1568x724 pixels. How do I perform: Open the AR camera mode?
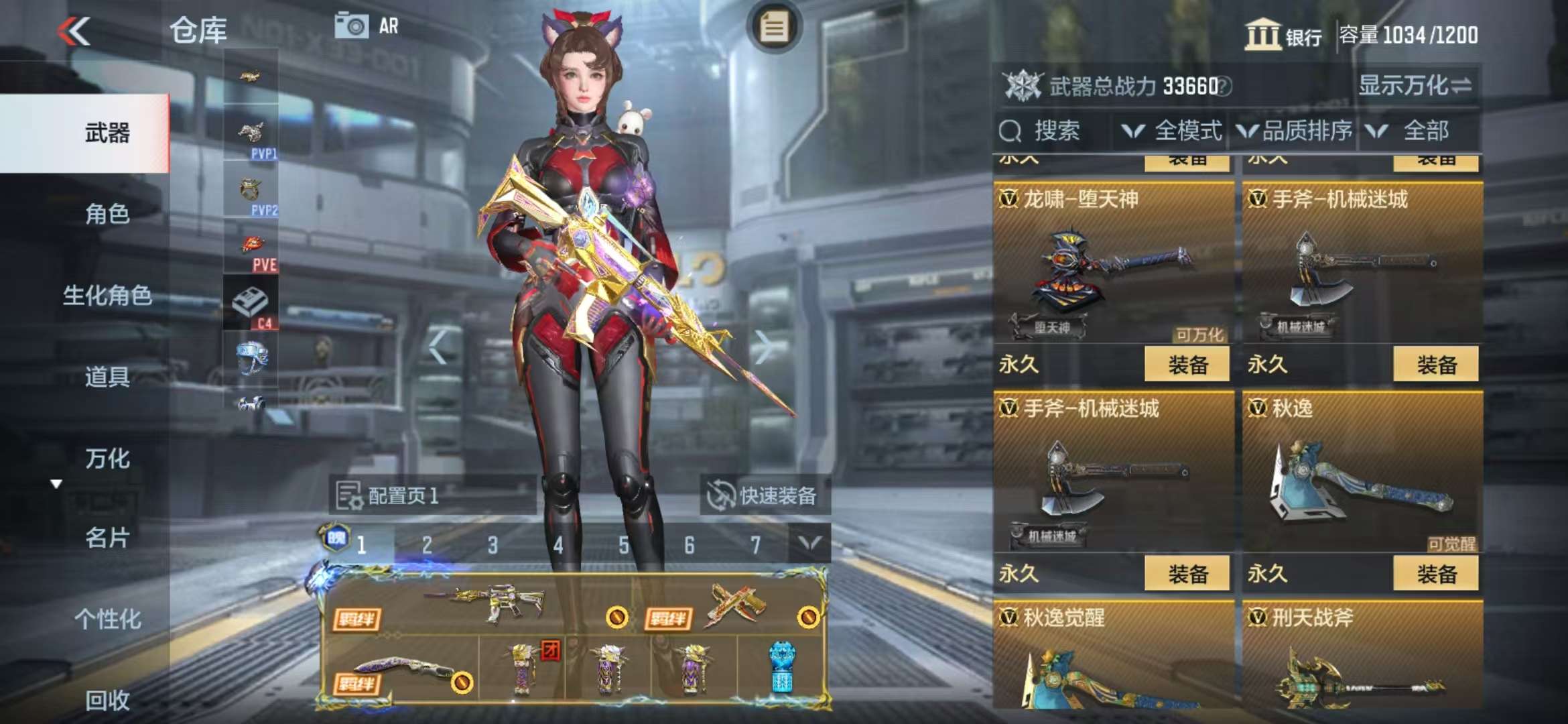click(367, 27)
